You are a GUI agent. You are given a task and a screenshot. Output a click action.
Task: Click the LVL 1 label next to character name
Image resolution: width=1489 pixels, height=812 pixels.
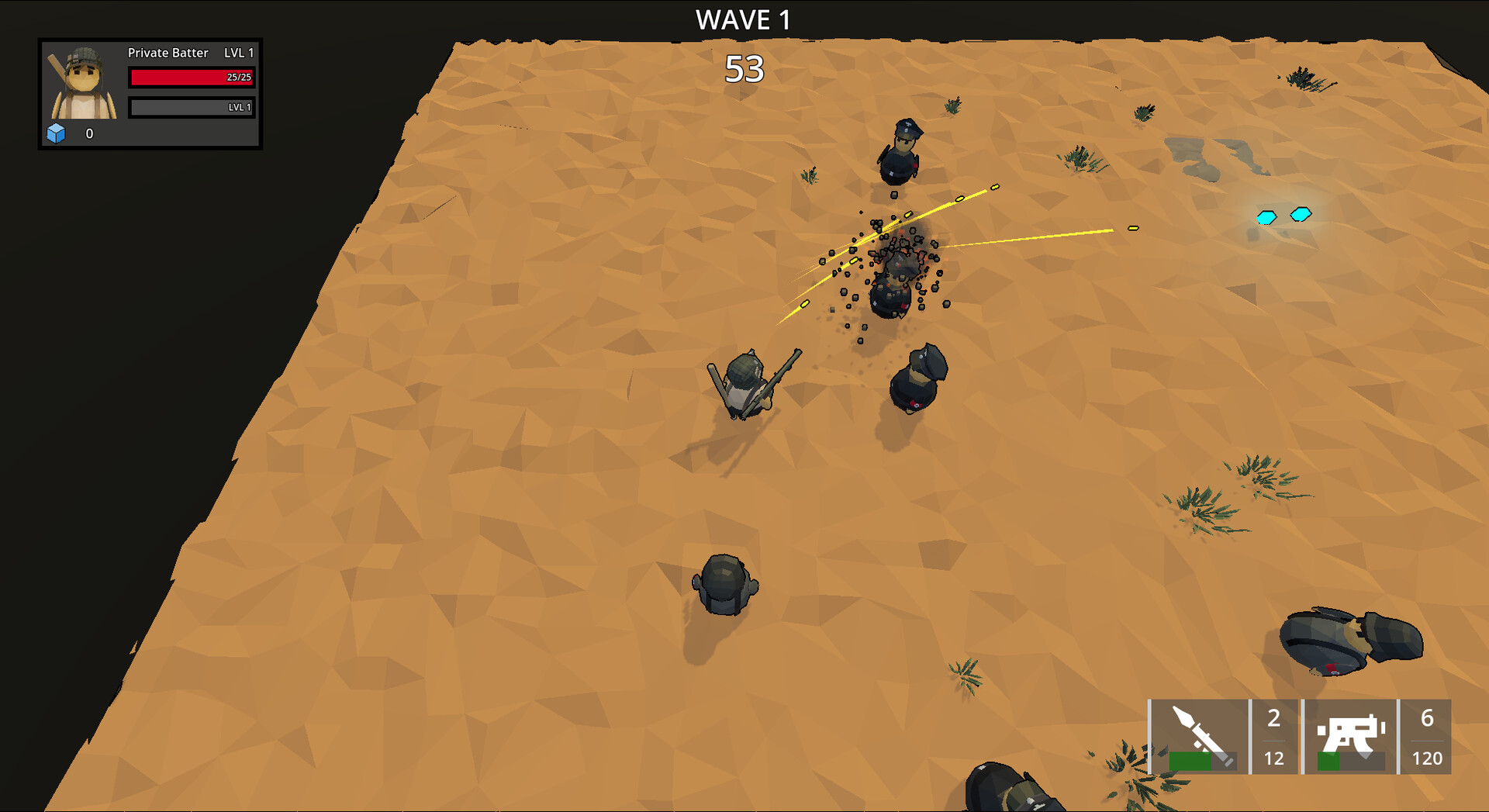tap(239, 53)
